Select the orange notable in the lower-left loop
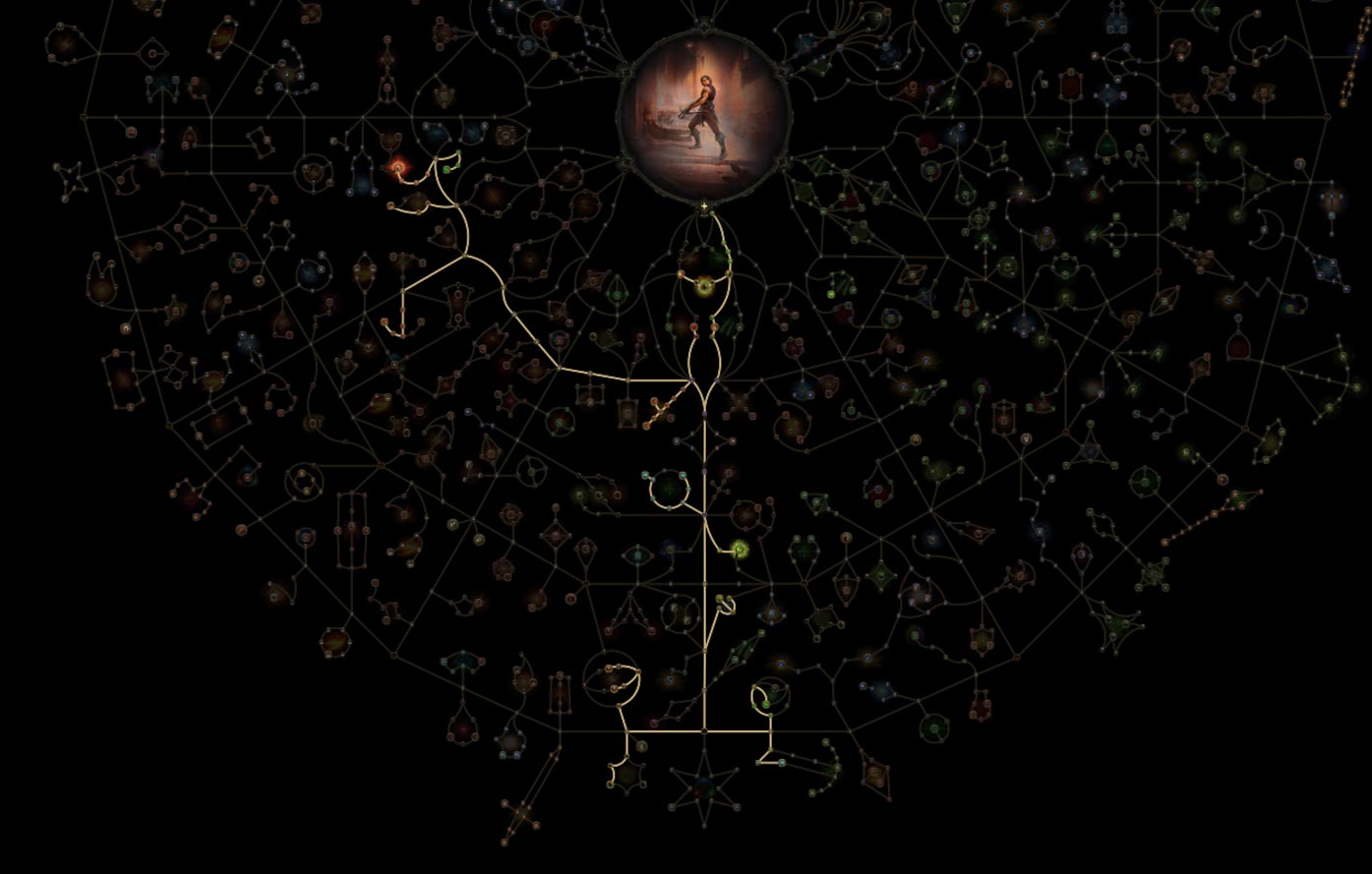 [609, 668]
